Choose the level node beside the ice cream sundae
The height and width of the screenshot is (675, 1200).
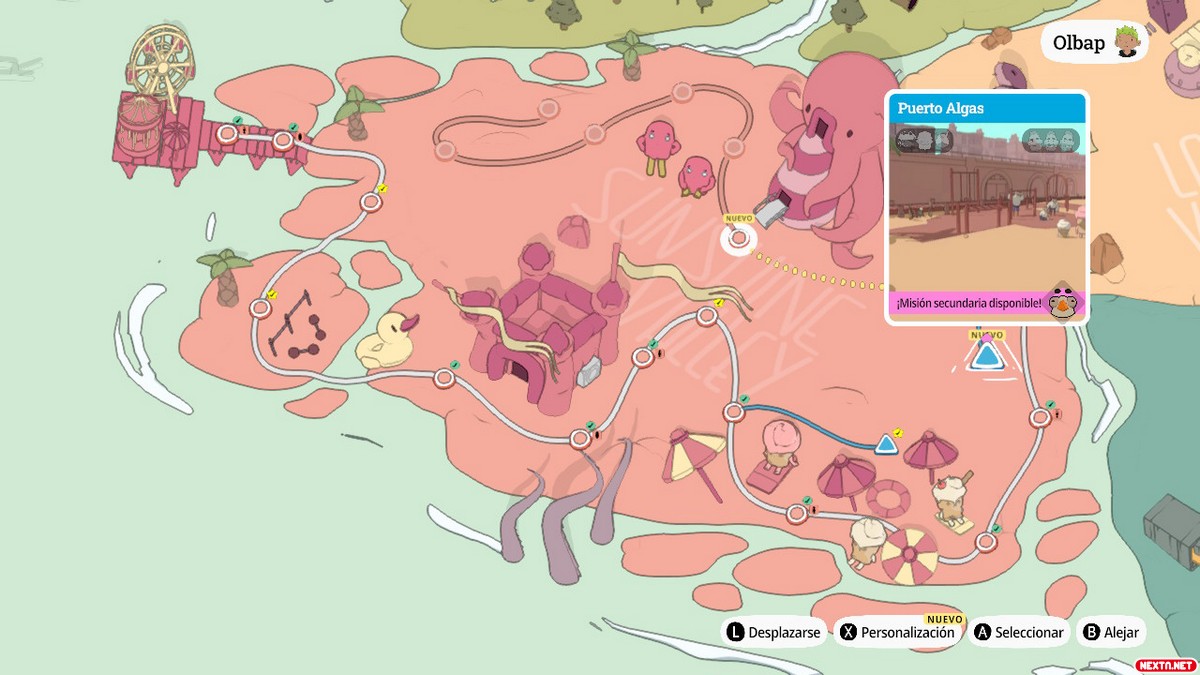(x=986, y=542)
